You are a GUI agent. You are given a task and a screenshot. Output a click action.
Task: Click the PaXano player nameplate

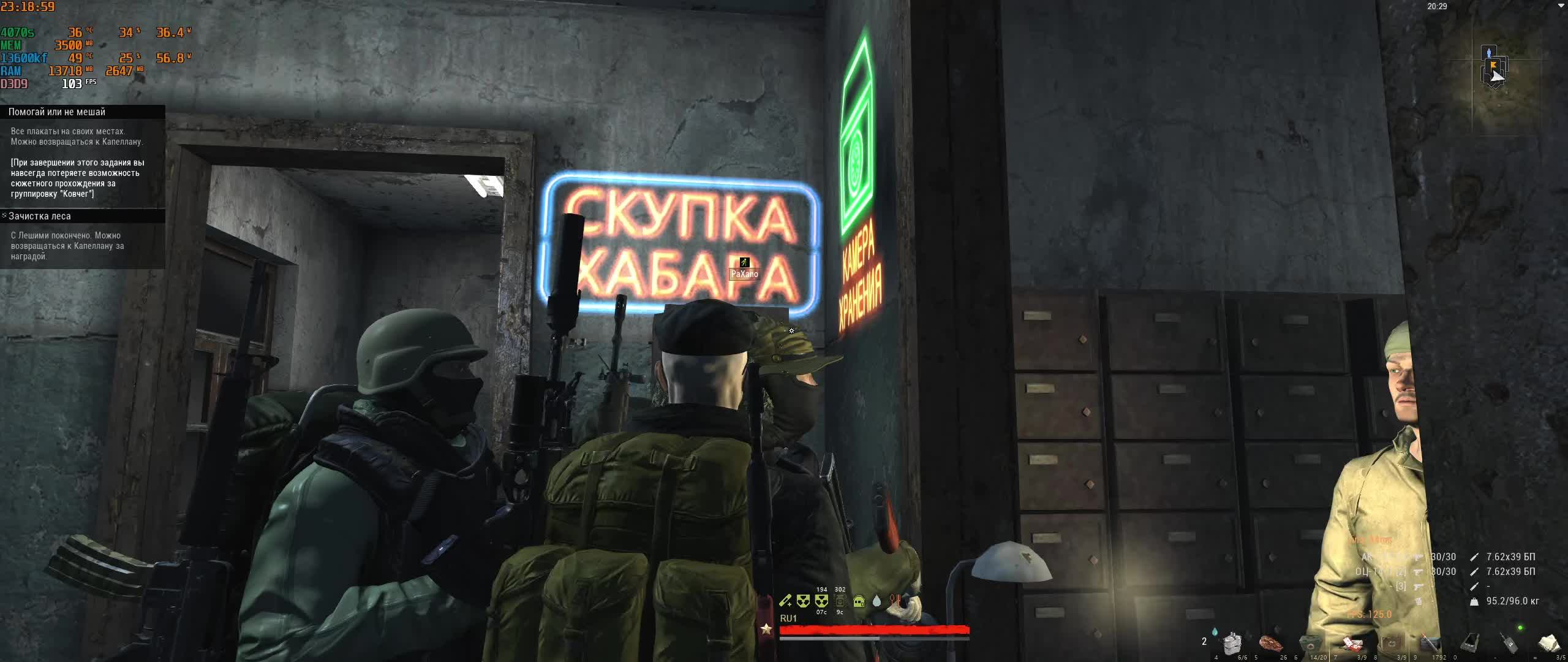pos(744,274)
